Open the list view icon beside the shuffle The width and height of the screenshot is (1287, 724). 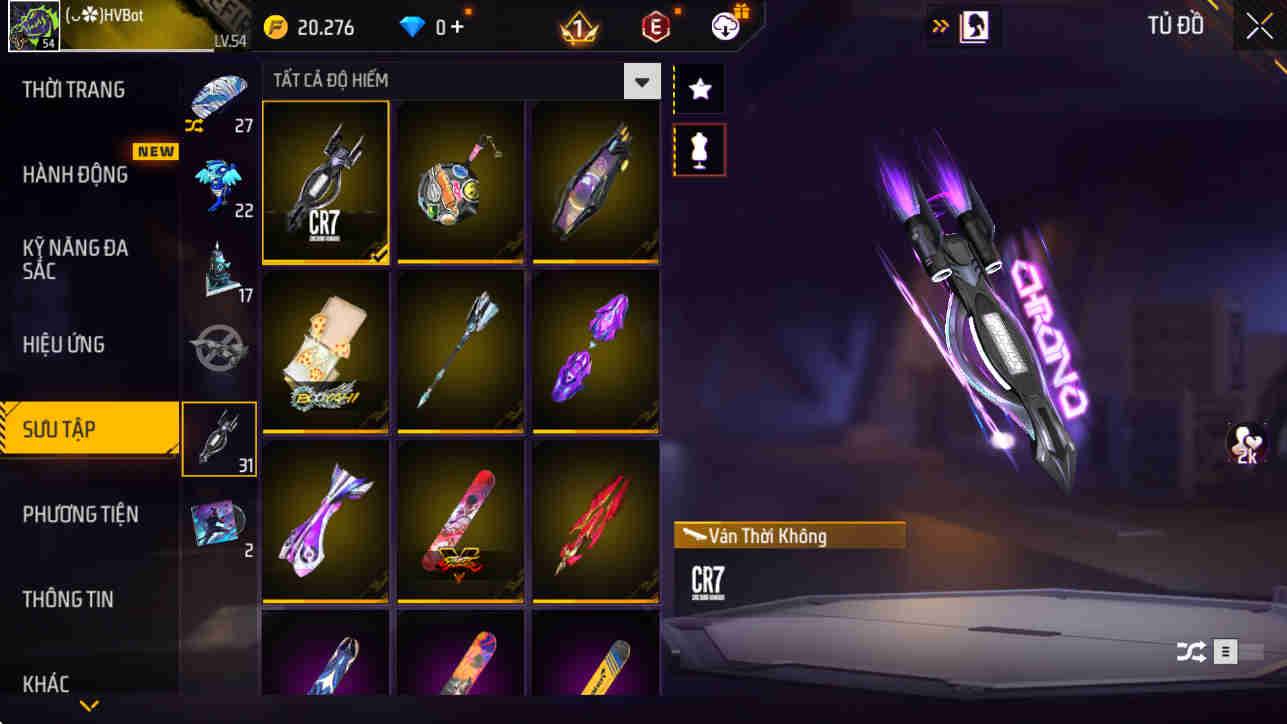[1224, 651]
